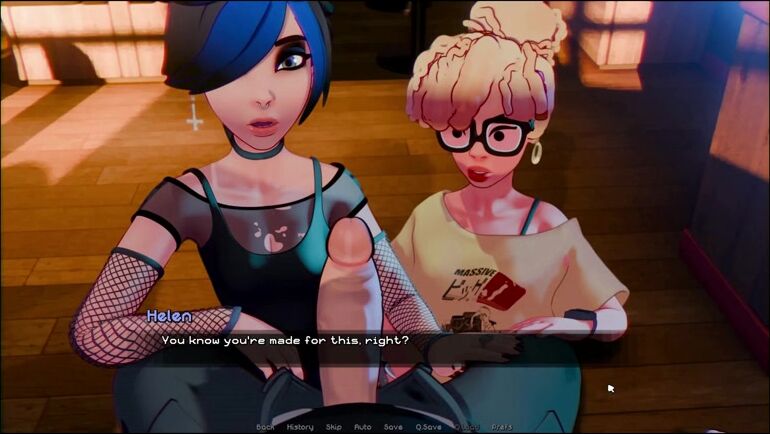The image size is (770, 434).
Task: Activate Skip in the quick menu
Action: (x=334, y=427)
